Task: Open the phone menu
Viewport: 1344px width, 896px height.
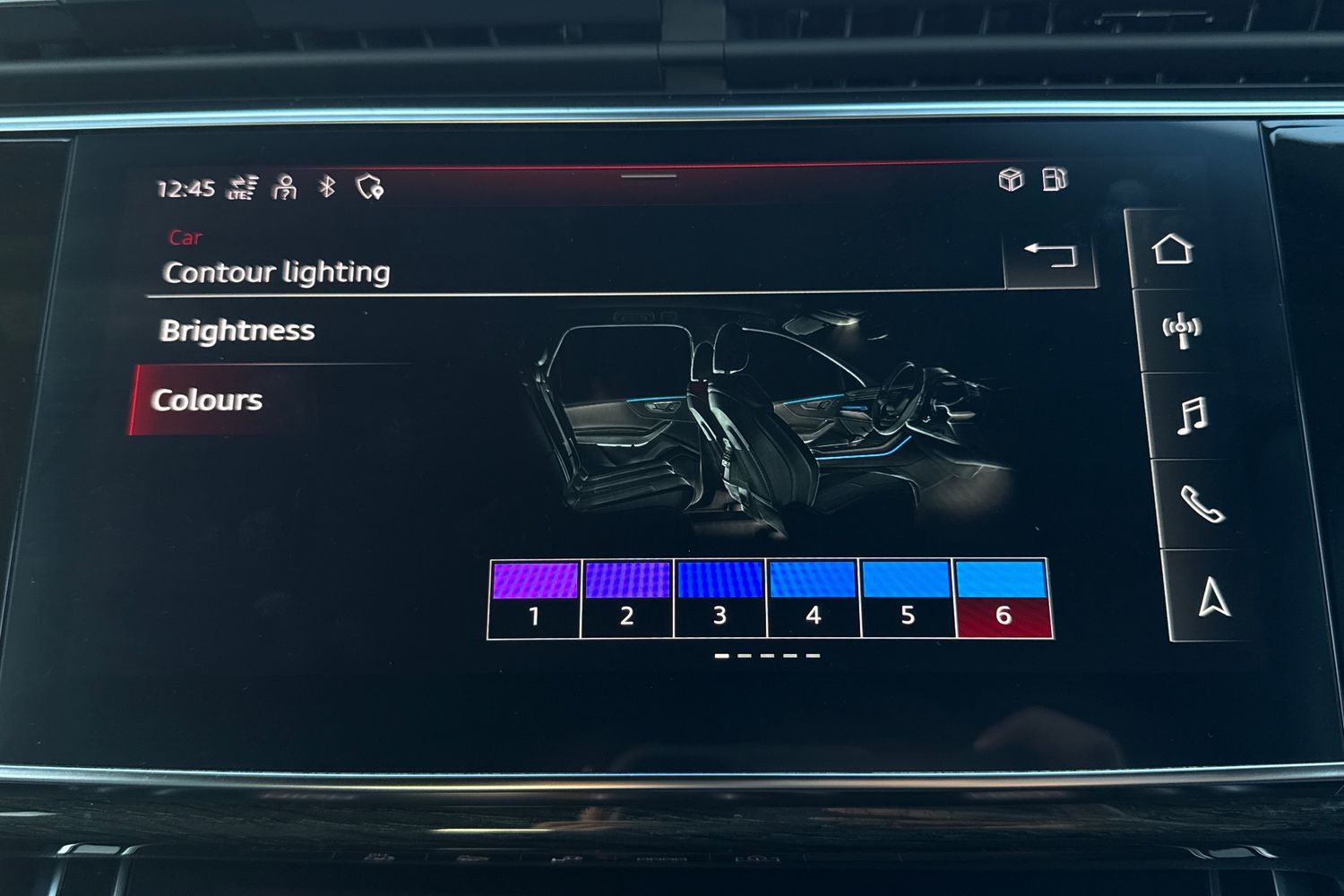Action: (x=1202, y=504)
